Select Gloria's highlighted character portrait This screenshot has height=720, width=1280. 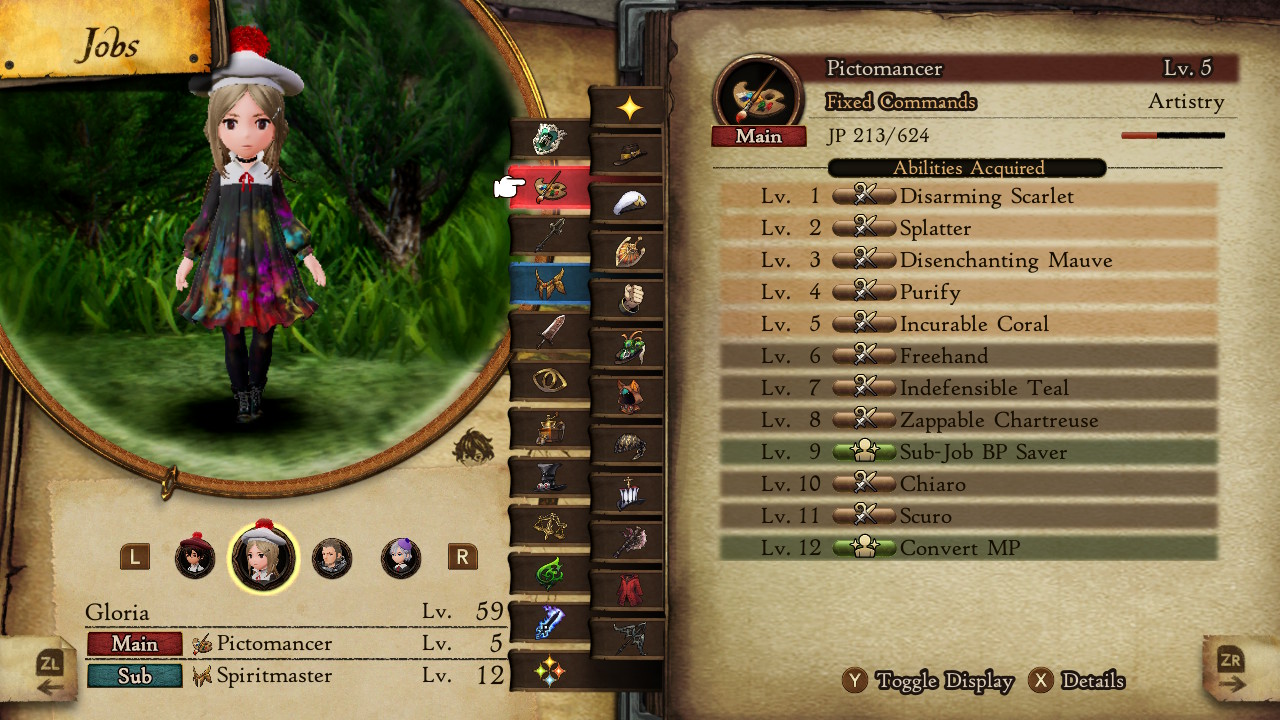[263, 558]
